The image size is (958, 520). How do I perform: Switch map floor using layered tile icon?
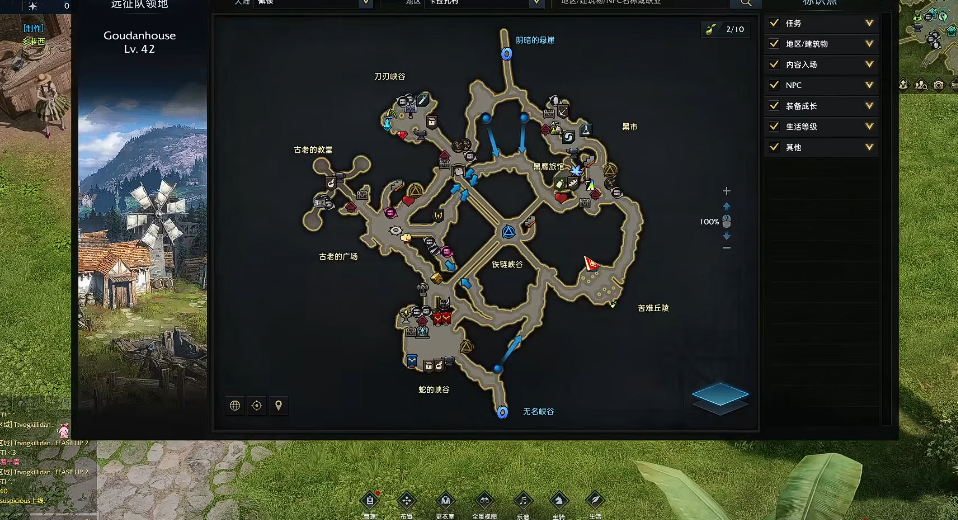(720, 396)
